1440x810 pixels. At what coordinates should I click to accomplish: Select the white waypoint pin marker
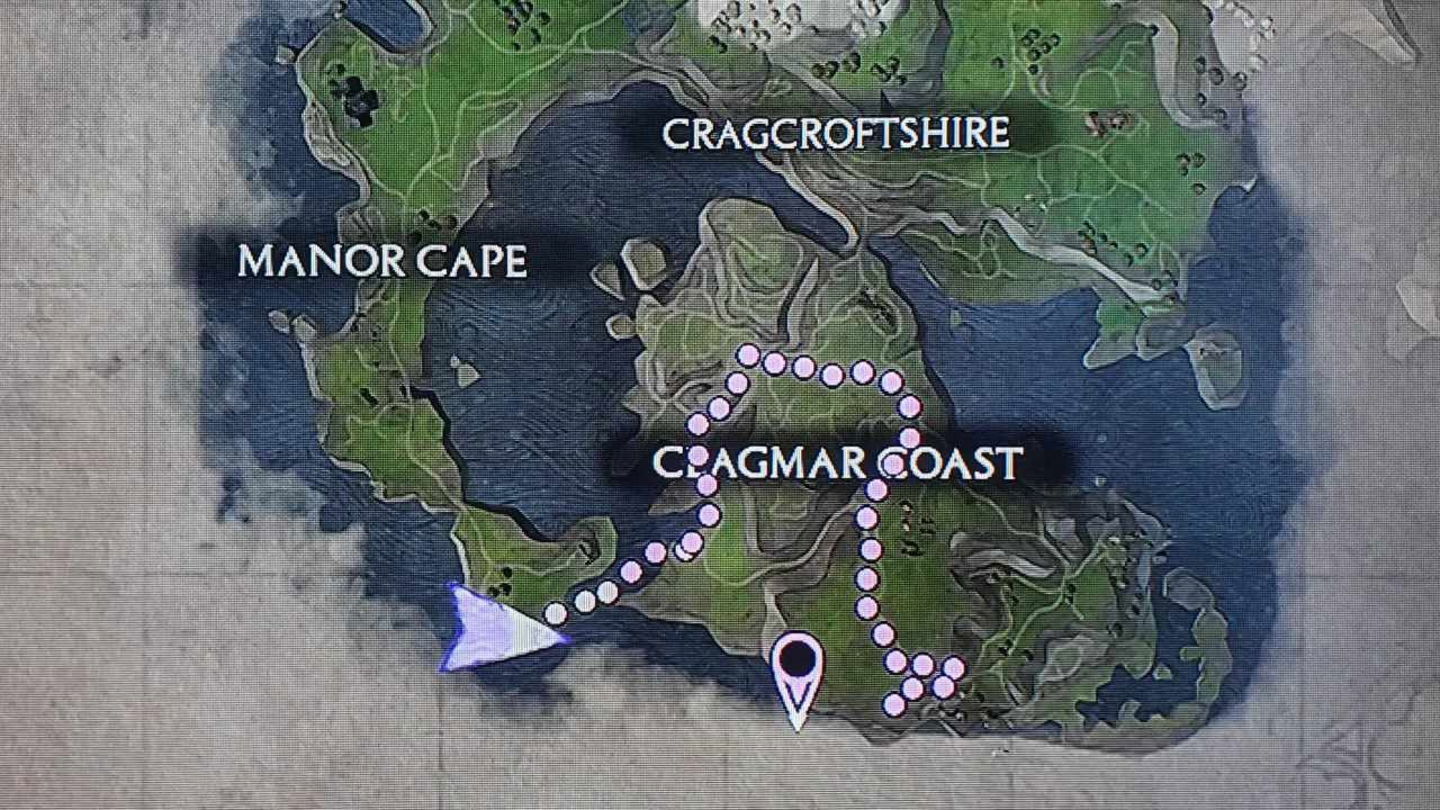point(797,670)
